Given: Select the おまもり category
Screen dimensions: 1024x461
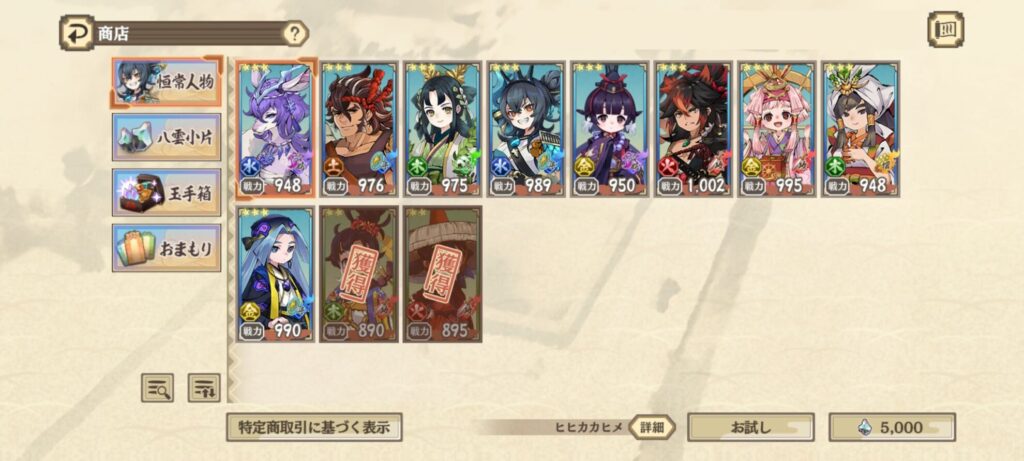Looking at the screenshot, I should (x=166, y=248).
